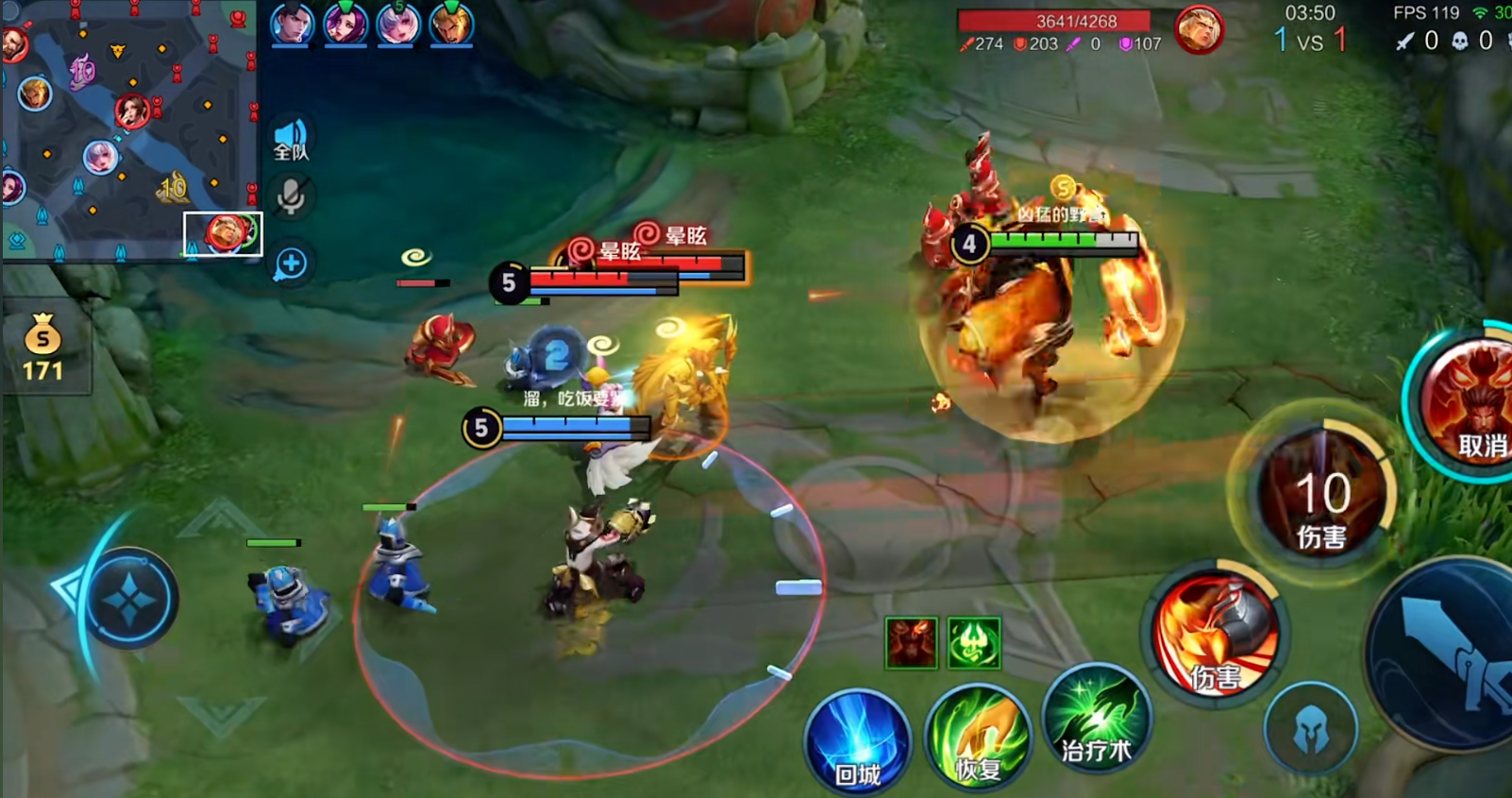The image size is (1512, 798).
Task: Cast the 治疗术 heal spell
Action: pyautogui.click(x=1095, y=720)
